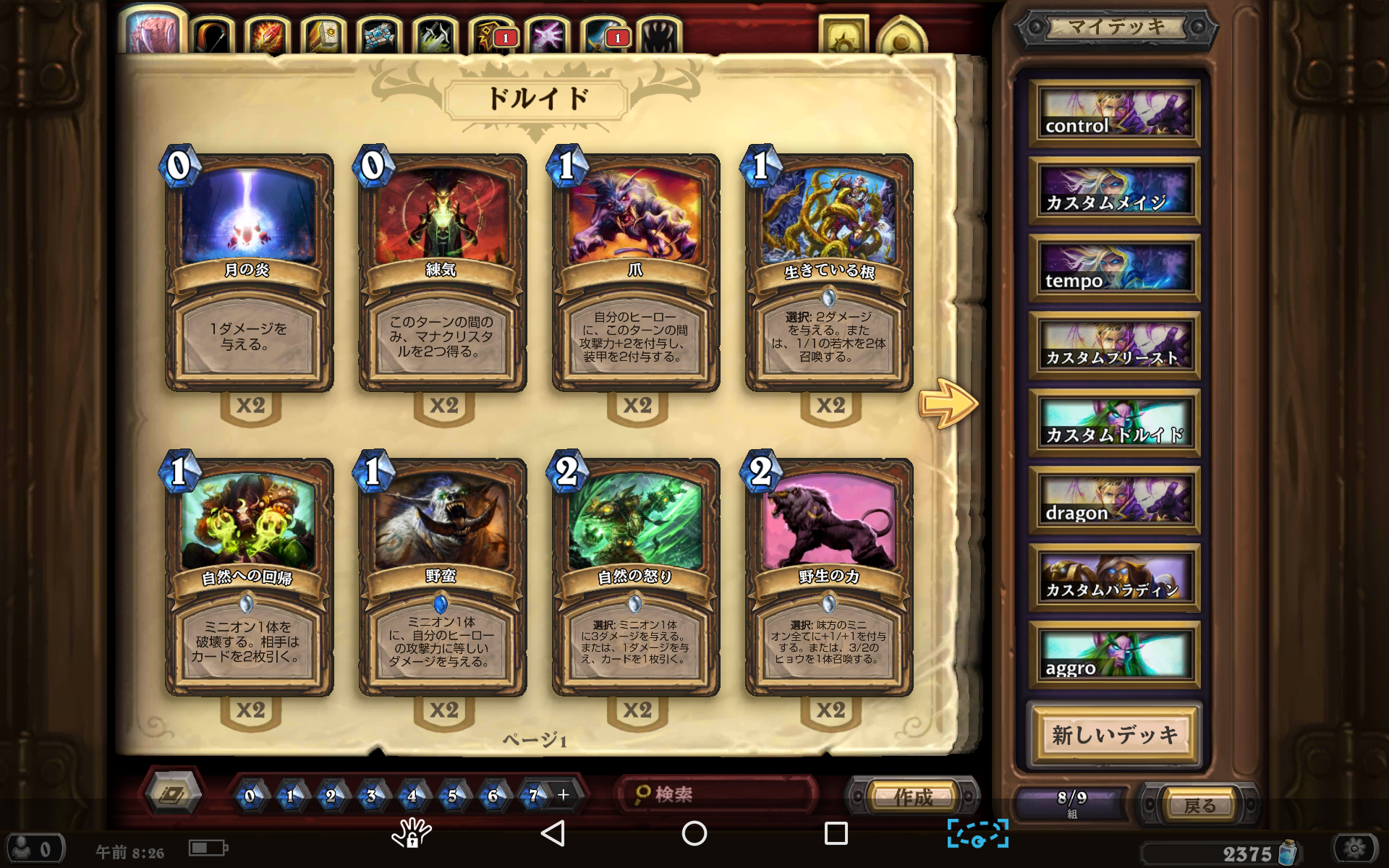Go to the next page with the arrow
This screenshot has height=868, width=1389.
tap(948, 403)
